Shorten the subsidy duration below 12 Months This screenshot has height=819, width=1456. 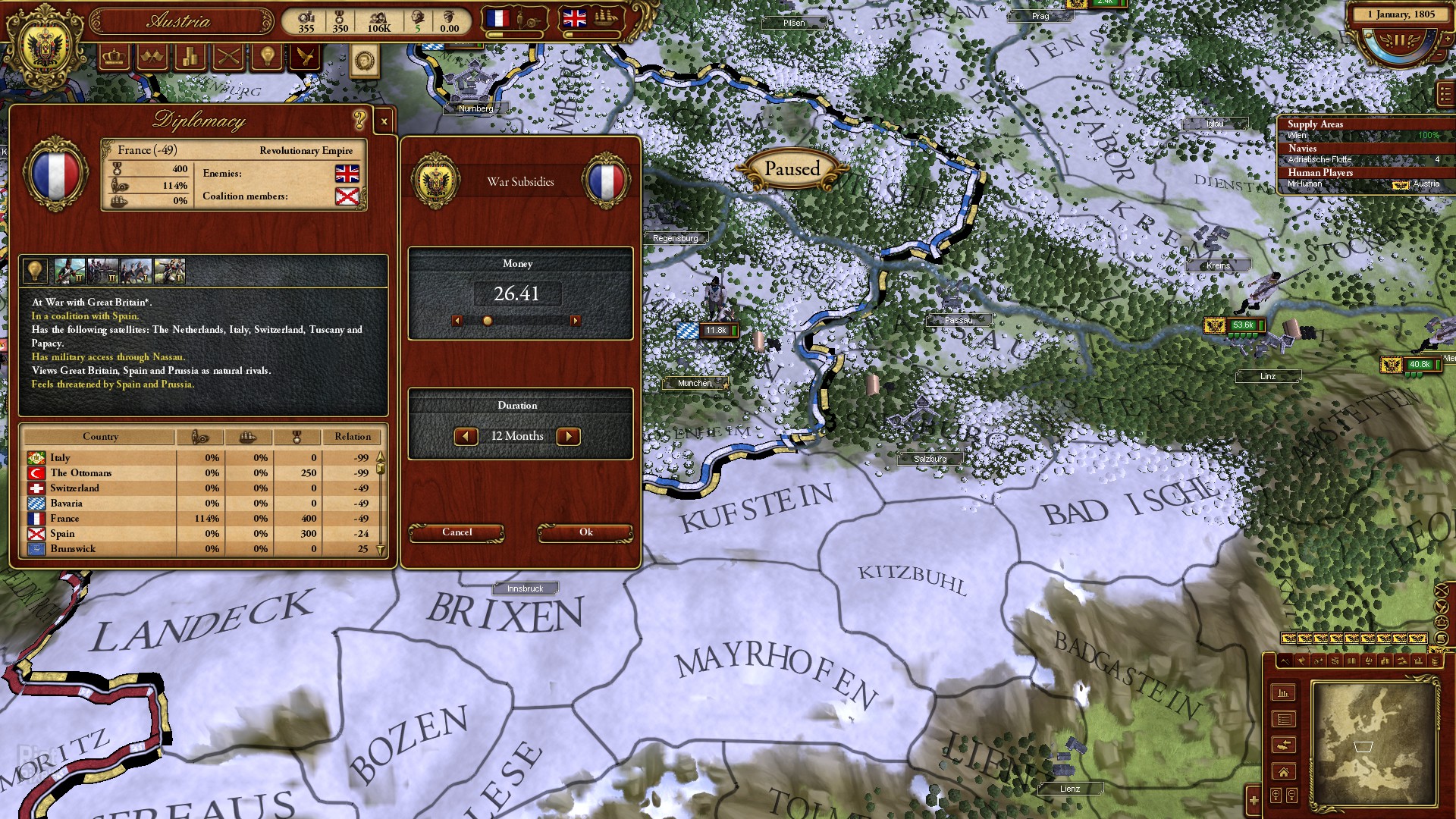(x=466, y=436)
